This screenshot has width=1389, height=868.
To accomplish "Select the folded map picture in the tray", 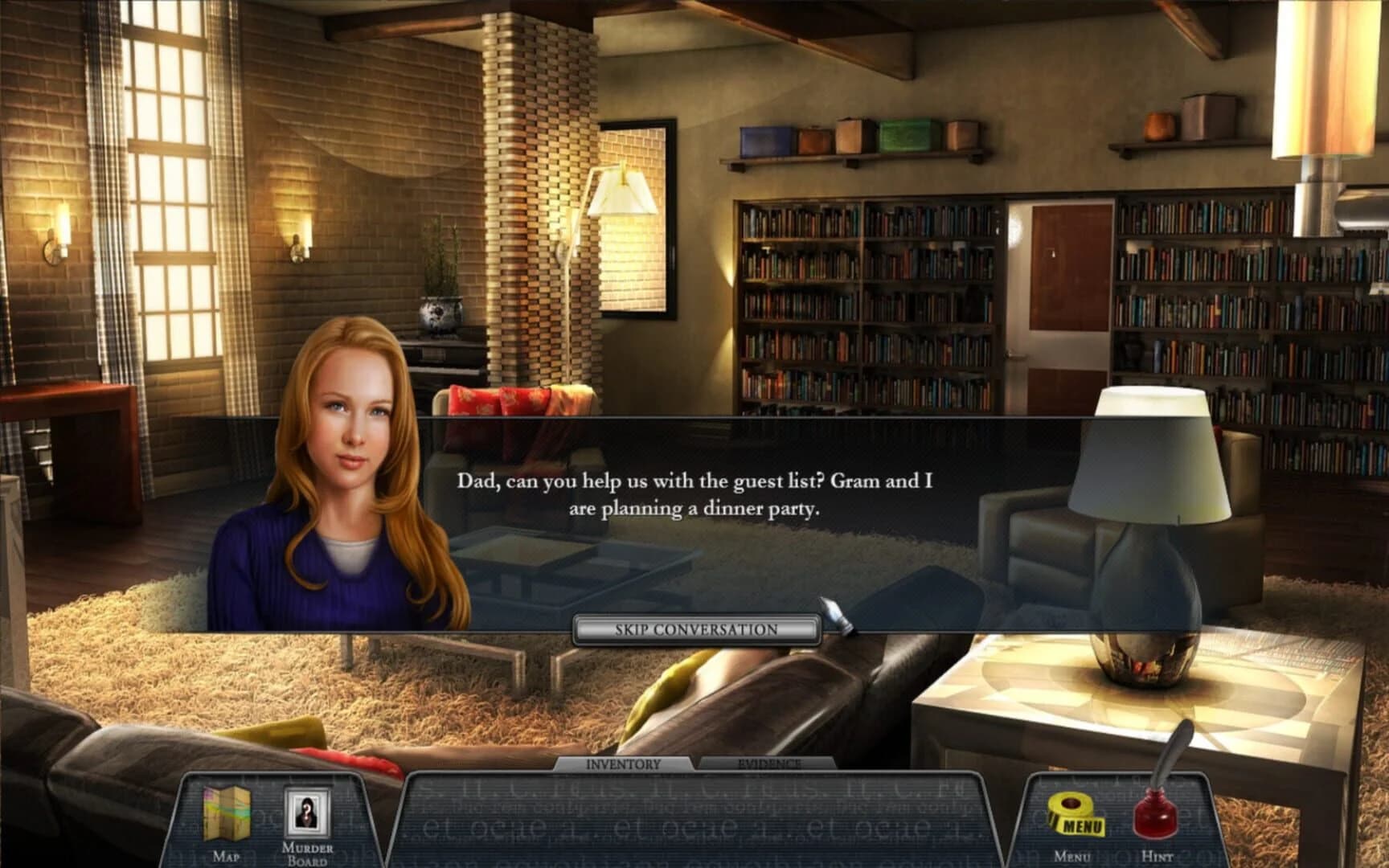I will pyautogui.click(x=226, y=814).
